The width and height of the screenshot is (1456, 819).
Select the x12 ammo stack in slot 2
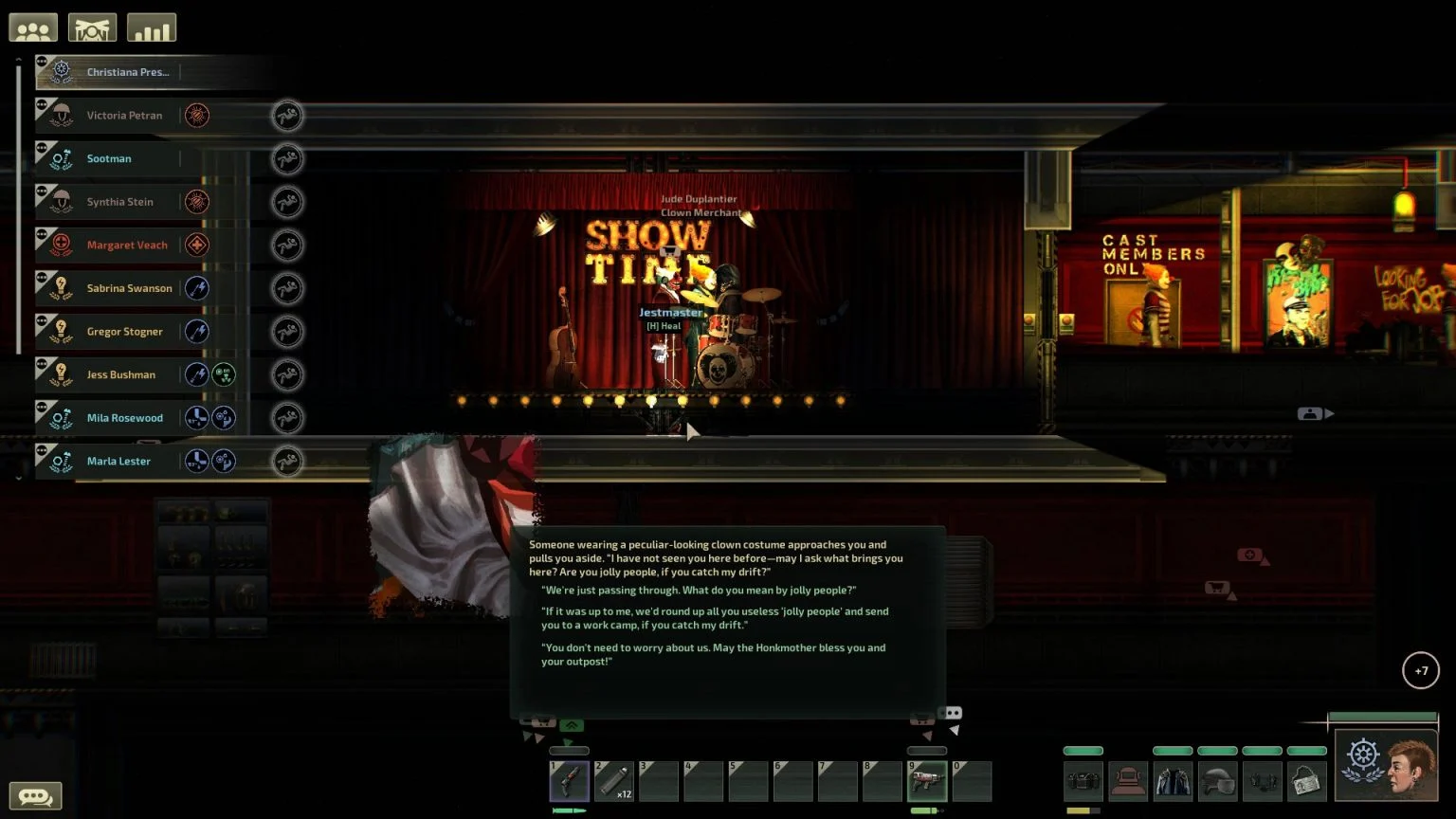coord(613,782)
